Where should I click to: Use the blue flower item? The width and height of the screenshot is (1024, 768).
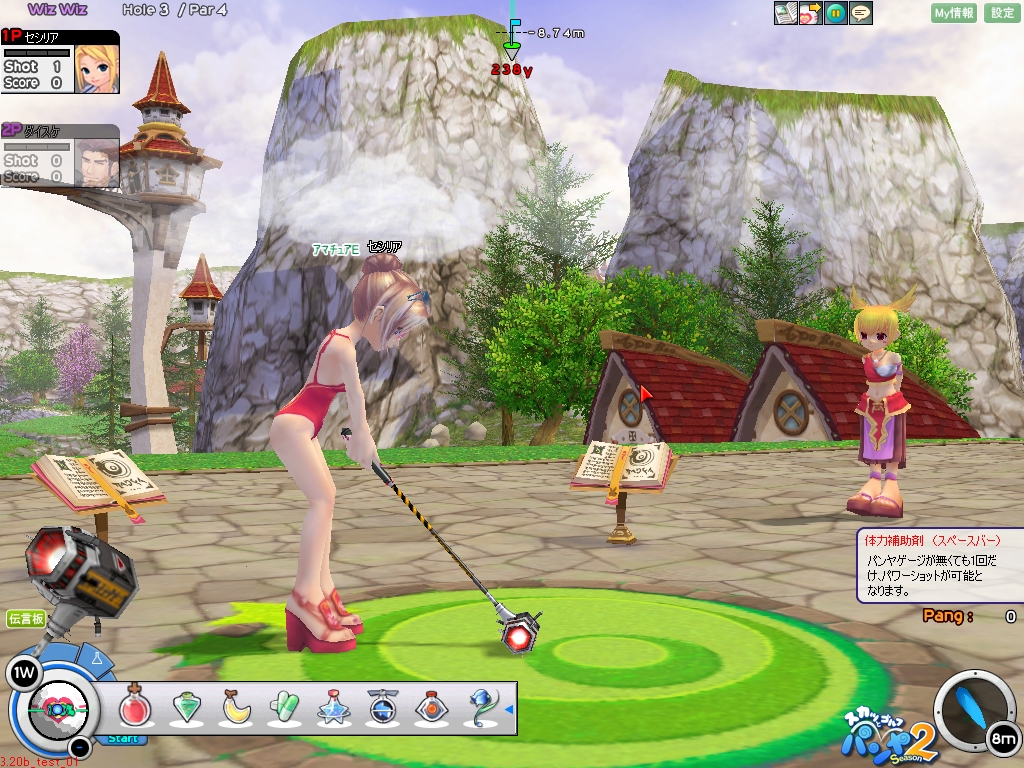(482, 708)
